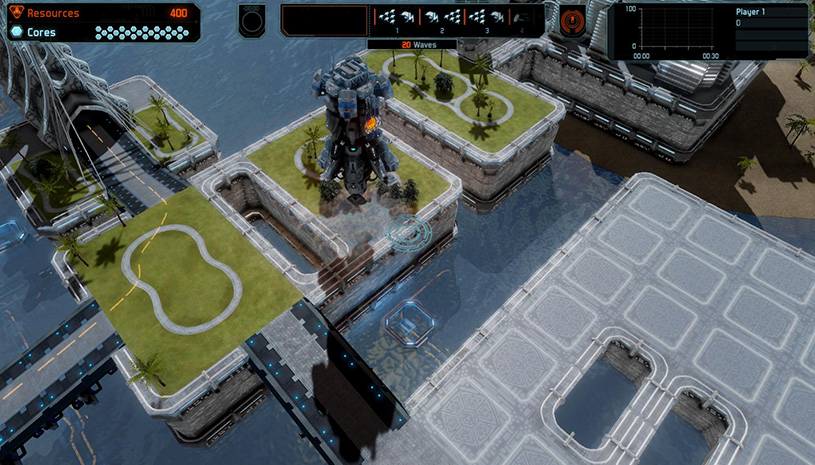The height and width of the screenshot is (465, 815).
Task: Select wave 3 in the wave tracker
Action: 486,18
